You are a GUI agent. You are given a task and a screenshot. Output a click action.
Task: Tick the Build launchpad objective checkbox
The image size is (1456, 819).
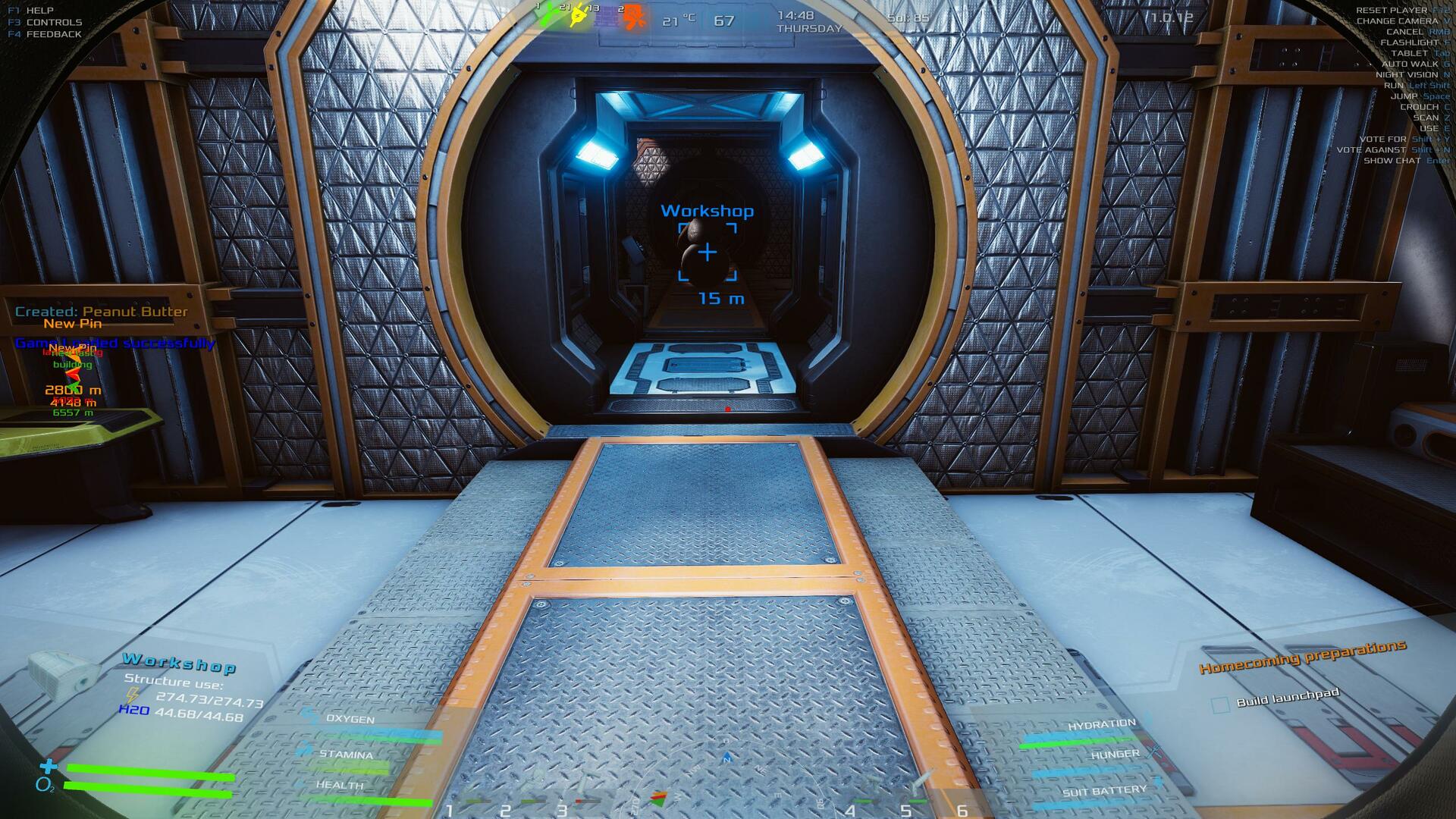coord(1220,705)
